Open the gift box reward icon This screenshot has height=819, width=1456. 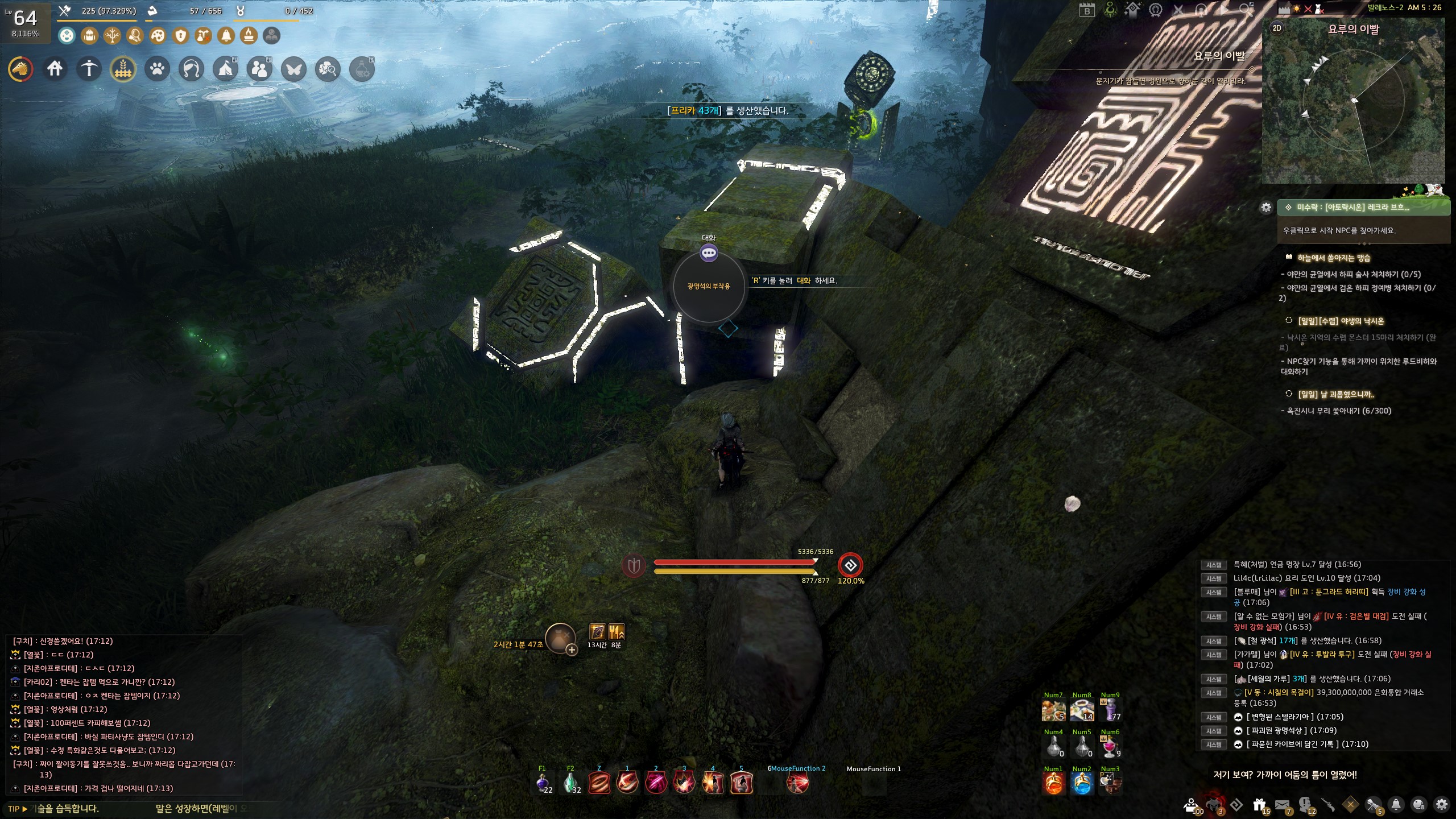pyautogui.click(x=1259, y=805)
